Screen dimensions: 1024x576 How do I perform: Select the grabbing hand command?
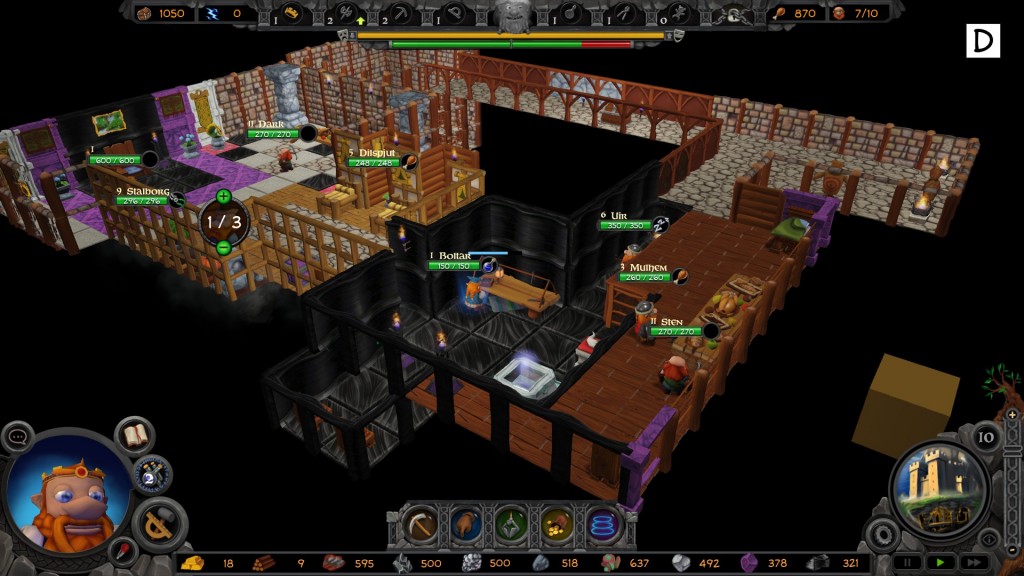(465, 524)
